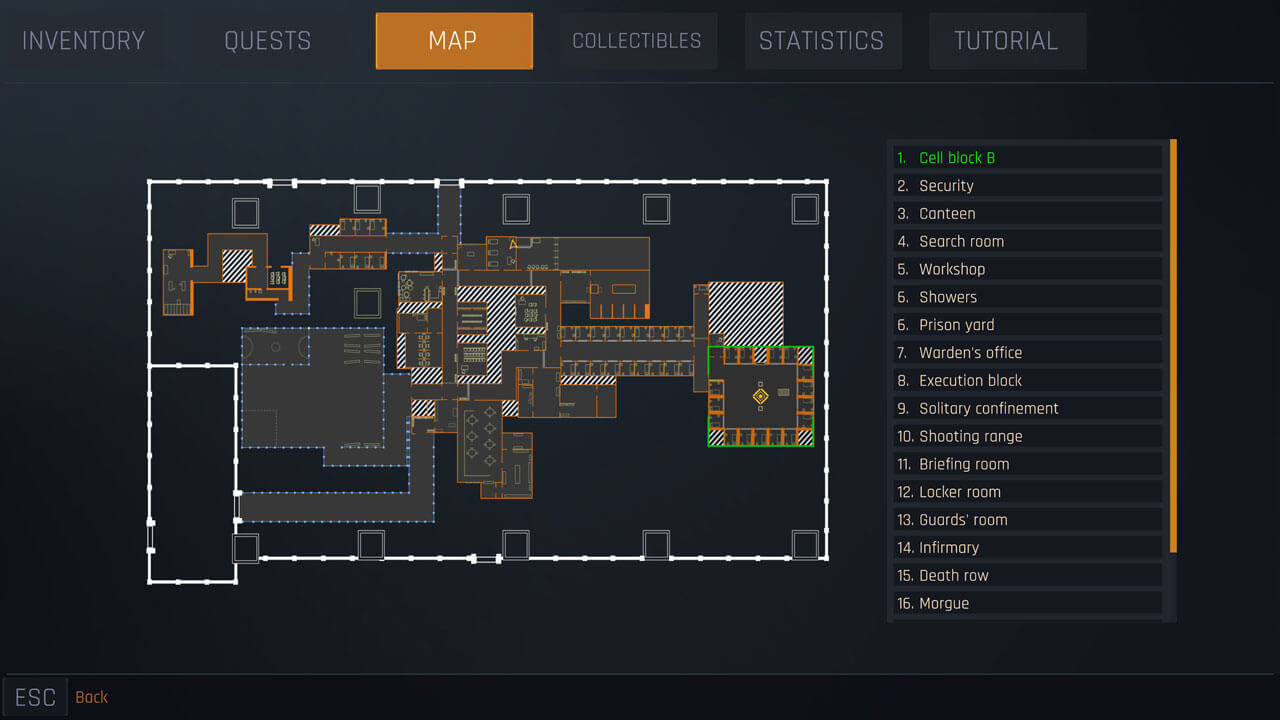Open the STATISTICS tab
This screenshot has width=1280, height=720.
pos(822,40)
